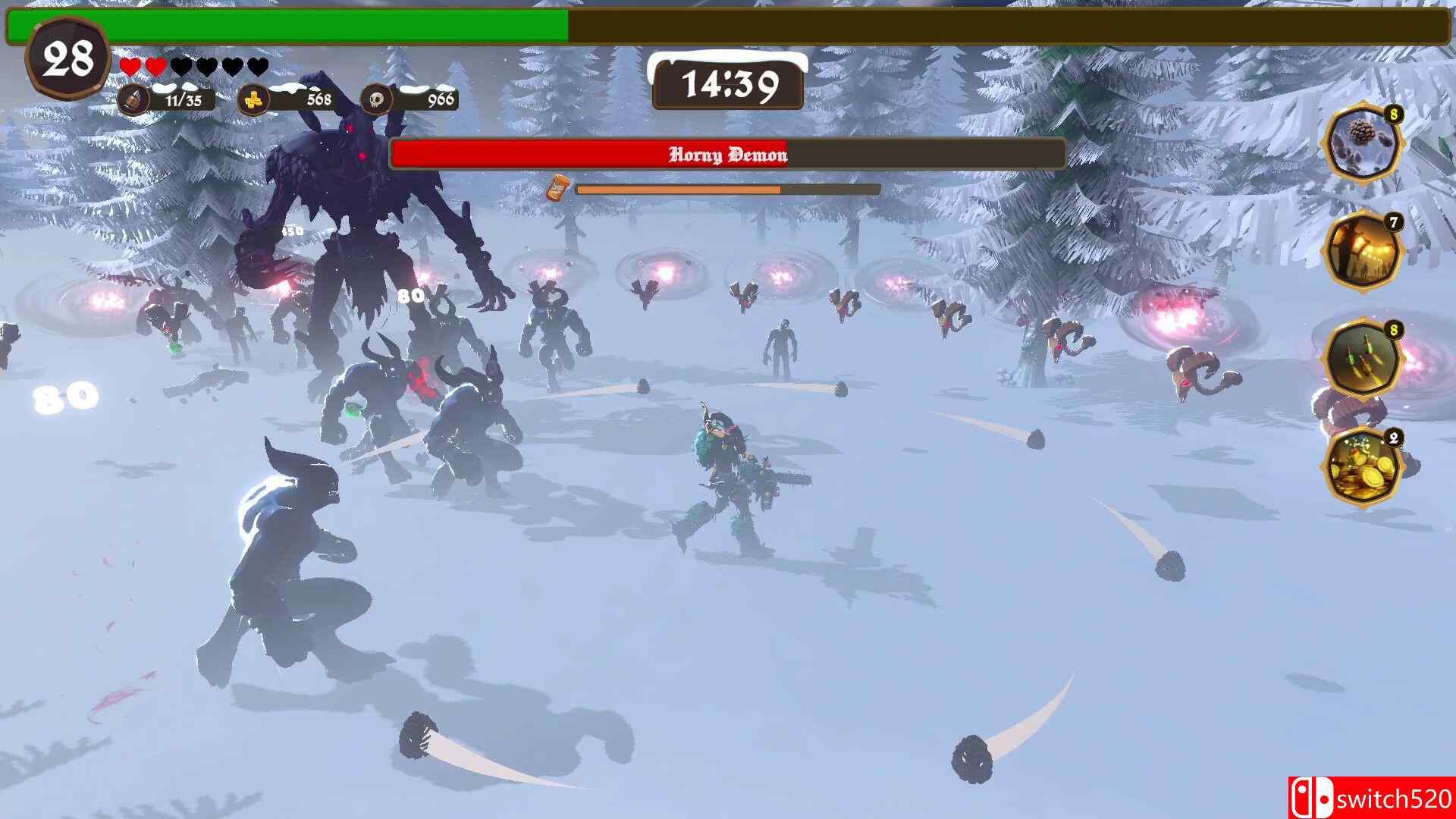
Task: Click the 14:39 timer banner
Action: 730,83
